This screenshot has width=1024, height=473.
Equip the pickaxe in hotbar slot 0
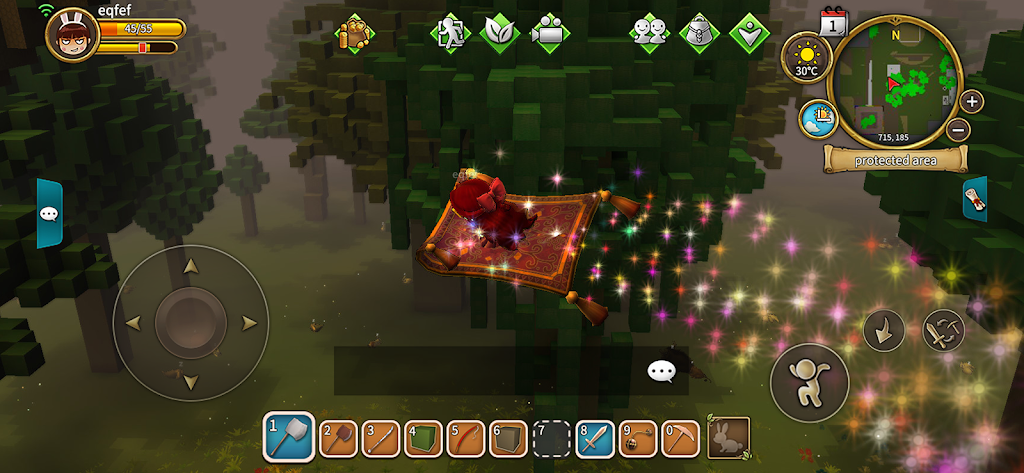[680, 437]
